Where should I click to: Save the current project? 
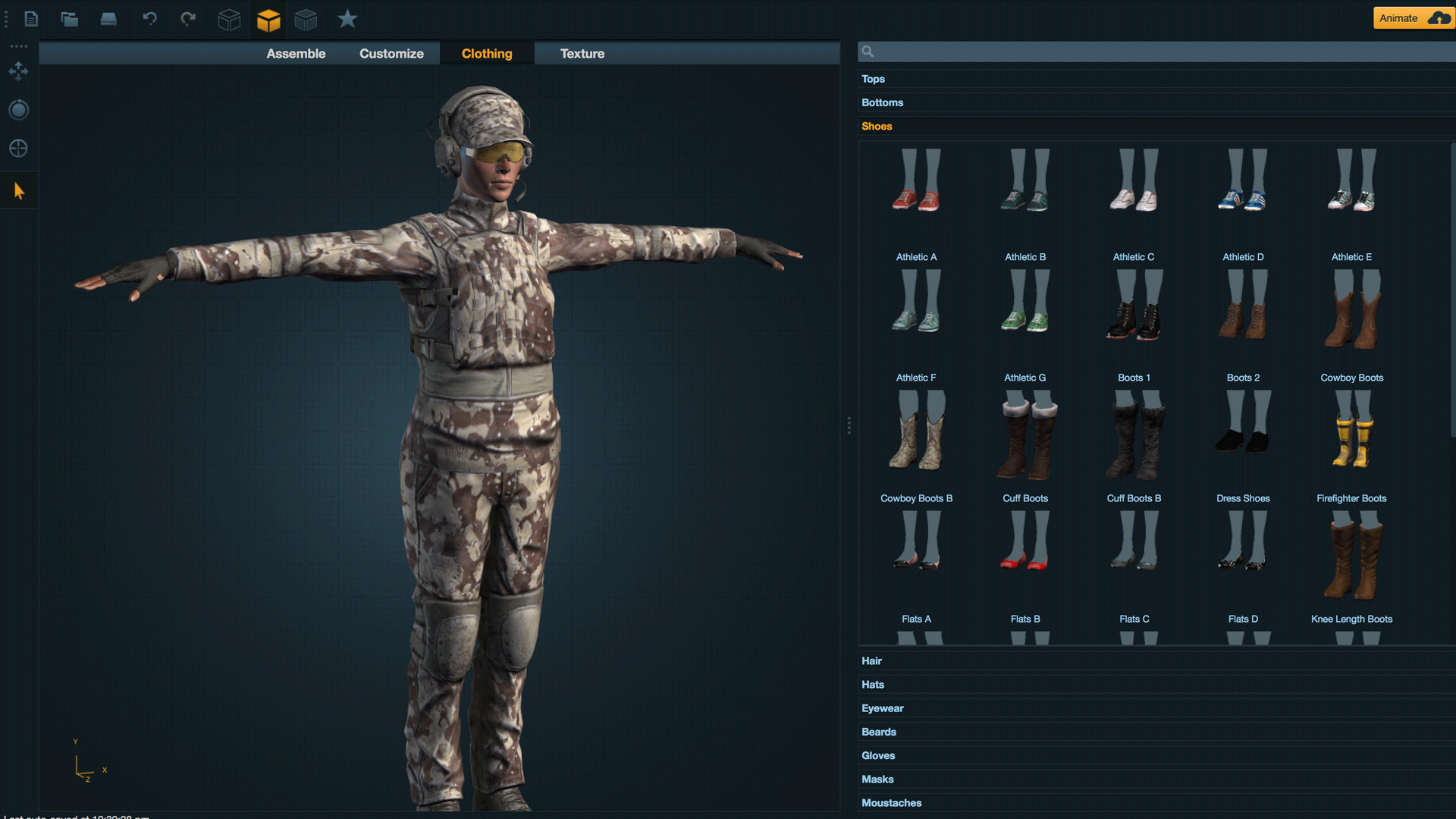[x=108, y=19]
